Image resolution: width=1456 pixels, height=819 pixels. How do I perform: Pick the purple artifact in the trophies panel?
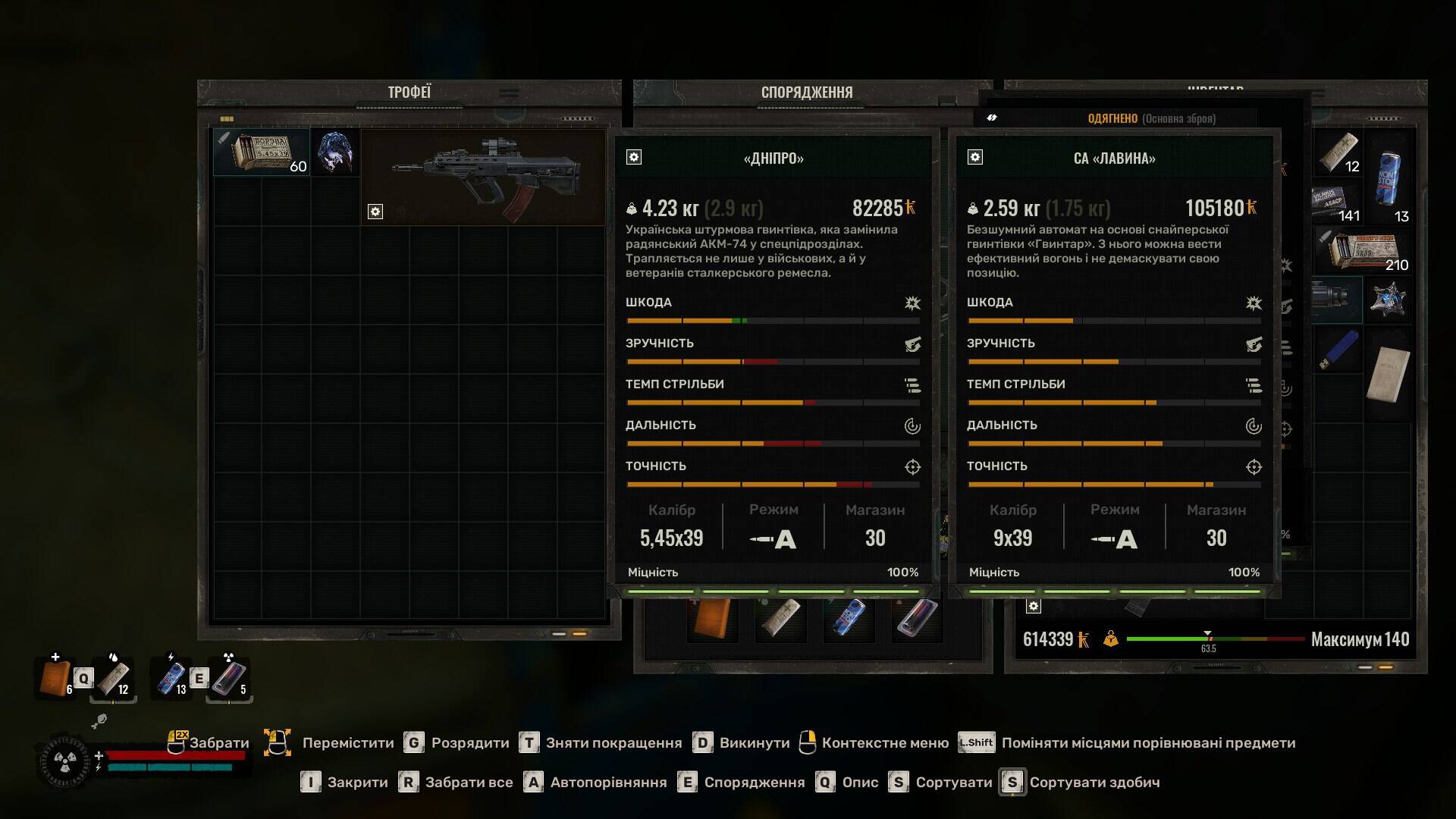pyautogui.click(x=334, y=152)
